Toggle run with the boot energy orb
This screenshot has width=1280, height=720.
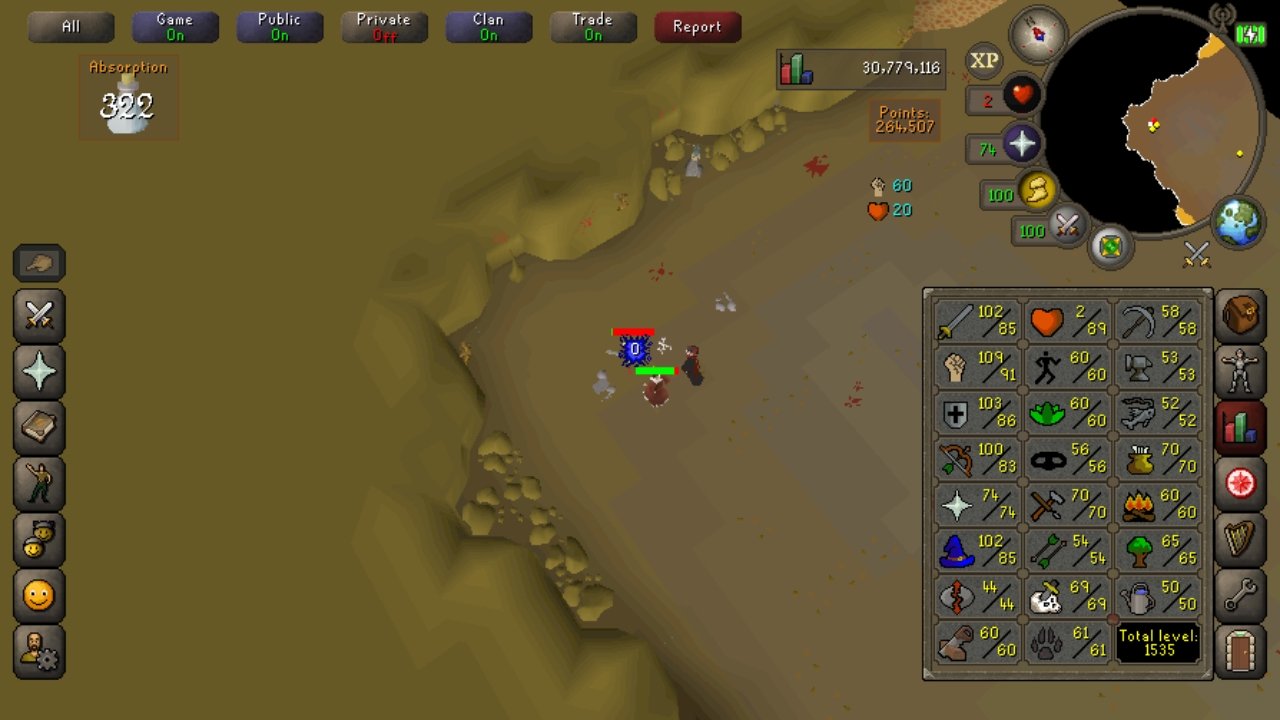(x=1036, y=191)
